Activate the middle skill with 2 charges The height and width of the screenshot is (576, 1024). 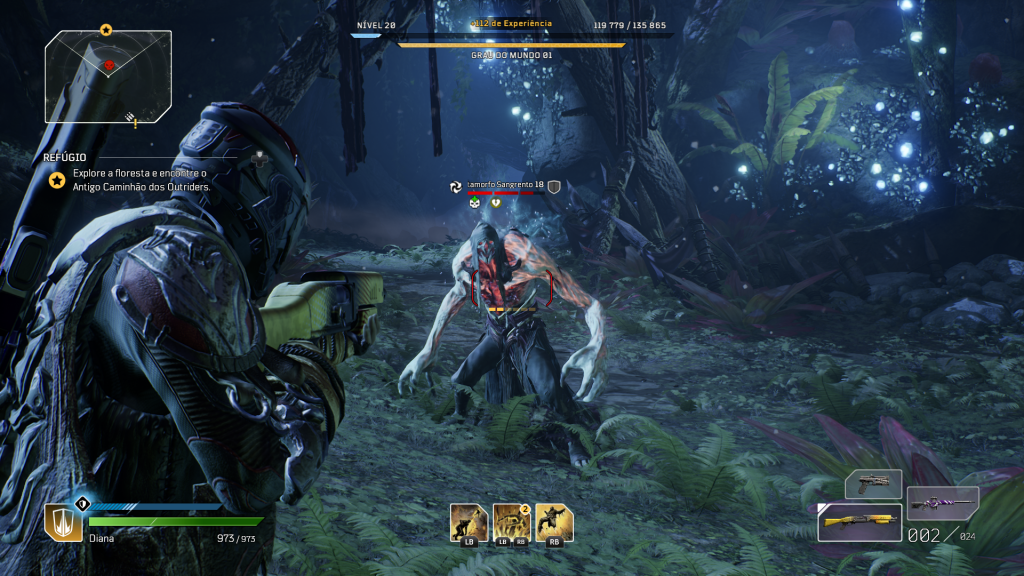point(511,521)
